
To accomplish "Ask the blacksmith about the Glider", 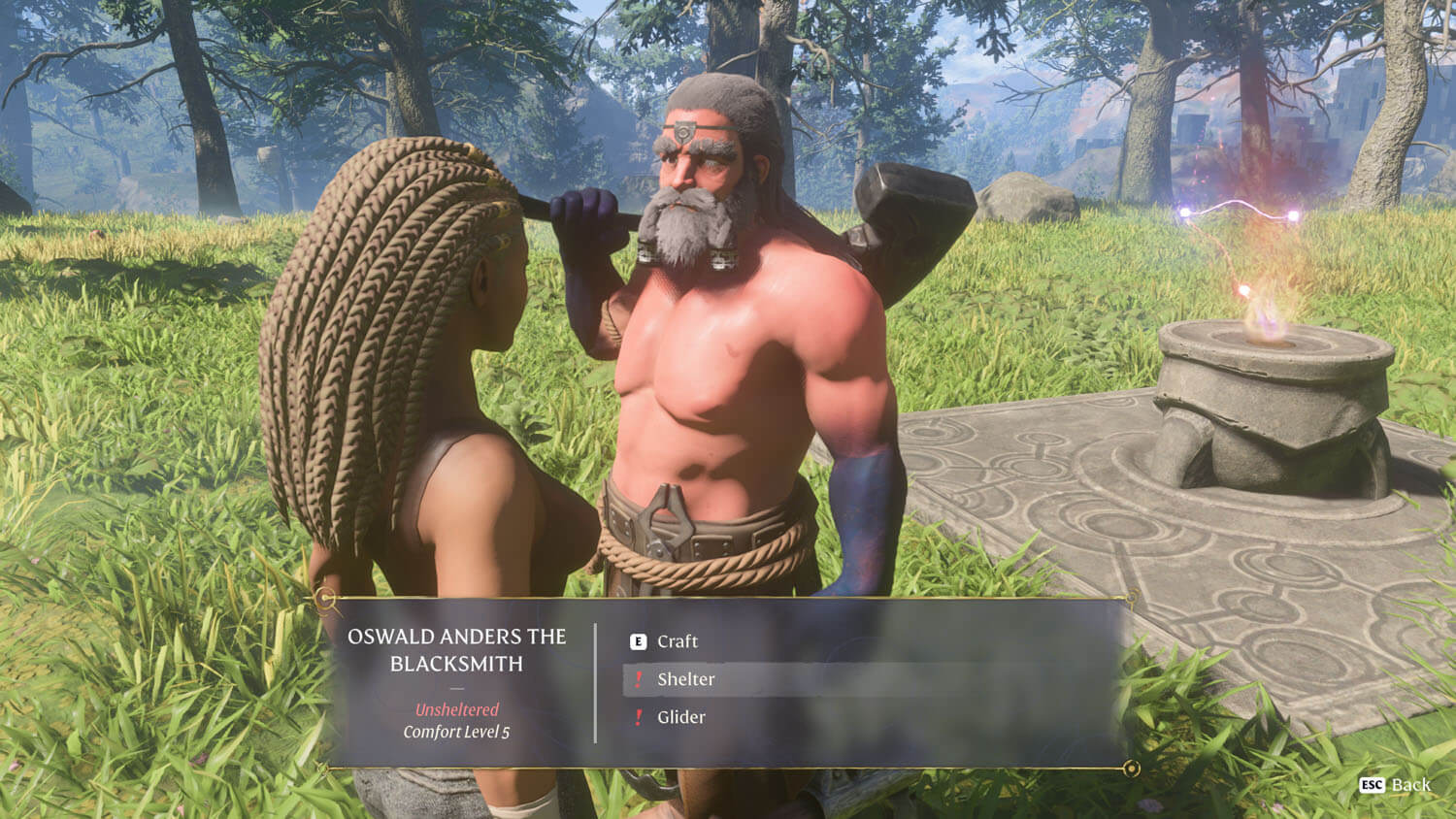I will point(680,717).
